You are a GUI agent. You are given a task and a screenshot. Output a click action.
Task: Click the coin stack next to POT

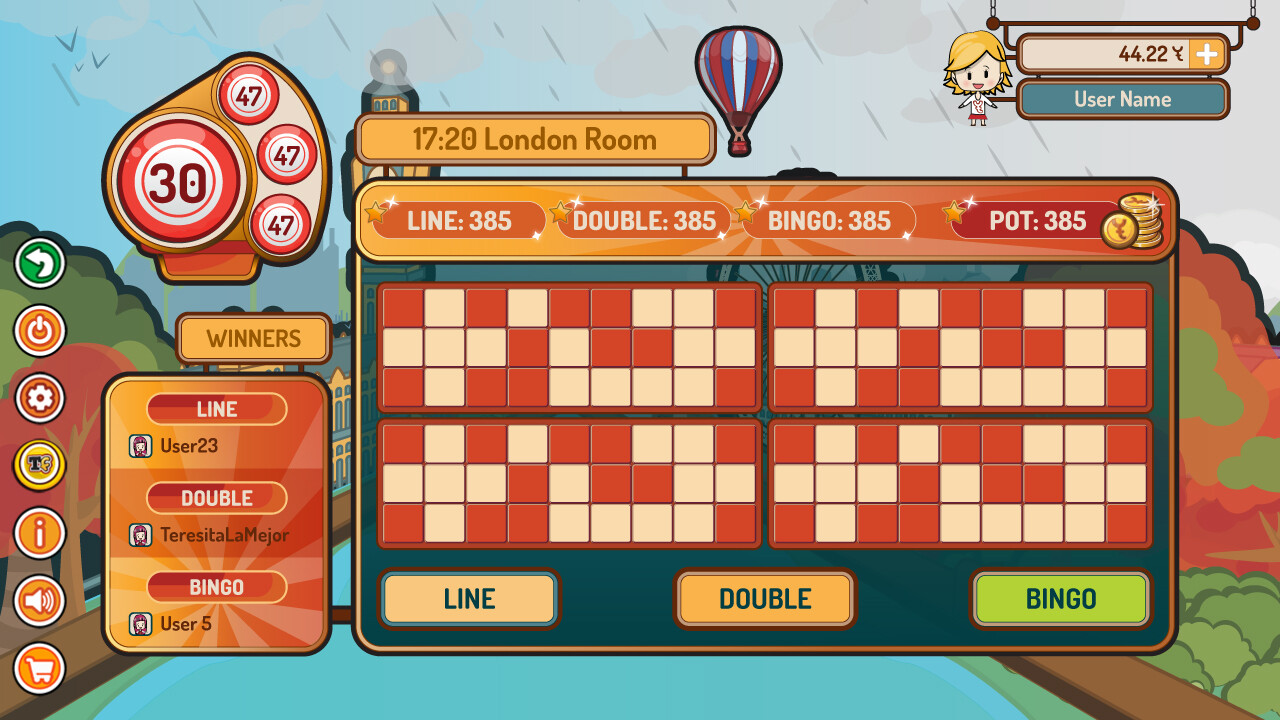click(1135, 221)
